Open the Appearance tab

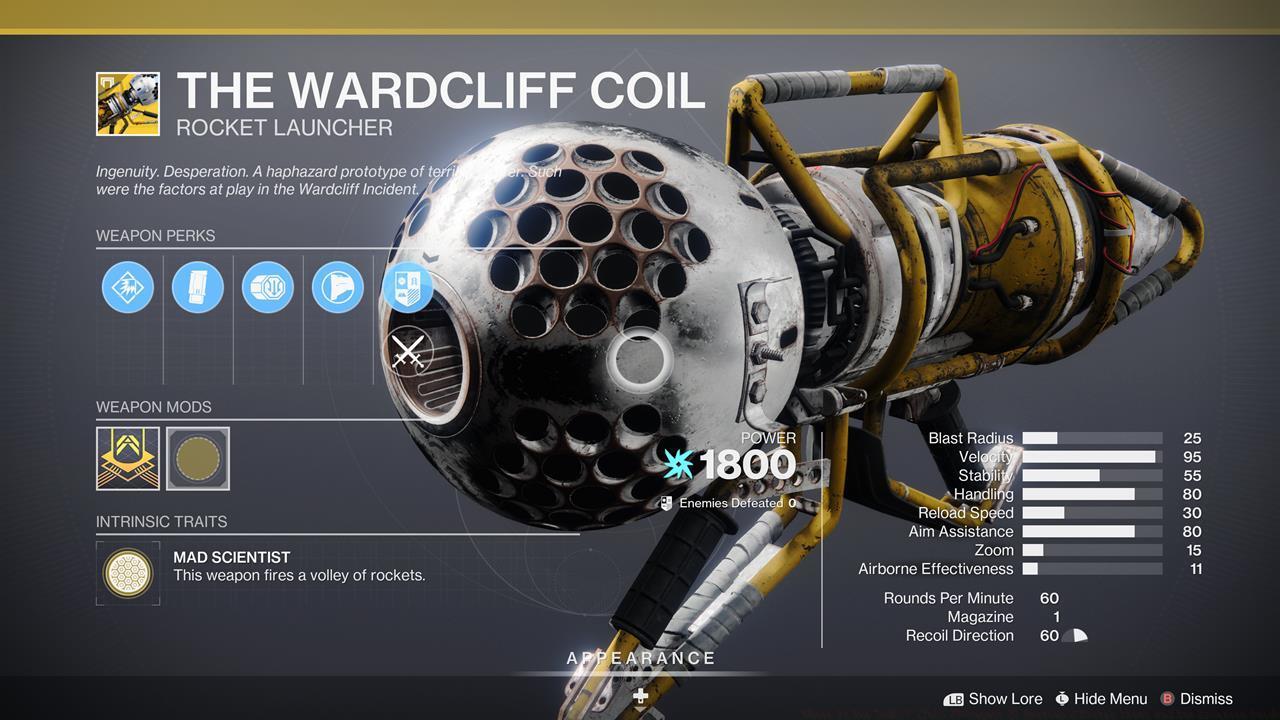point(640,658)
